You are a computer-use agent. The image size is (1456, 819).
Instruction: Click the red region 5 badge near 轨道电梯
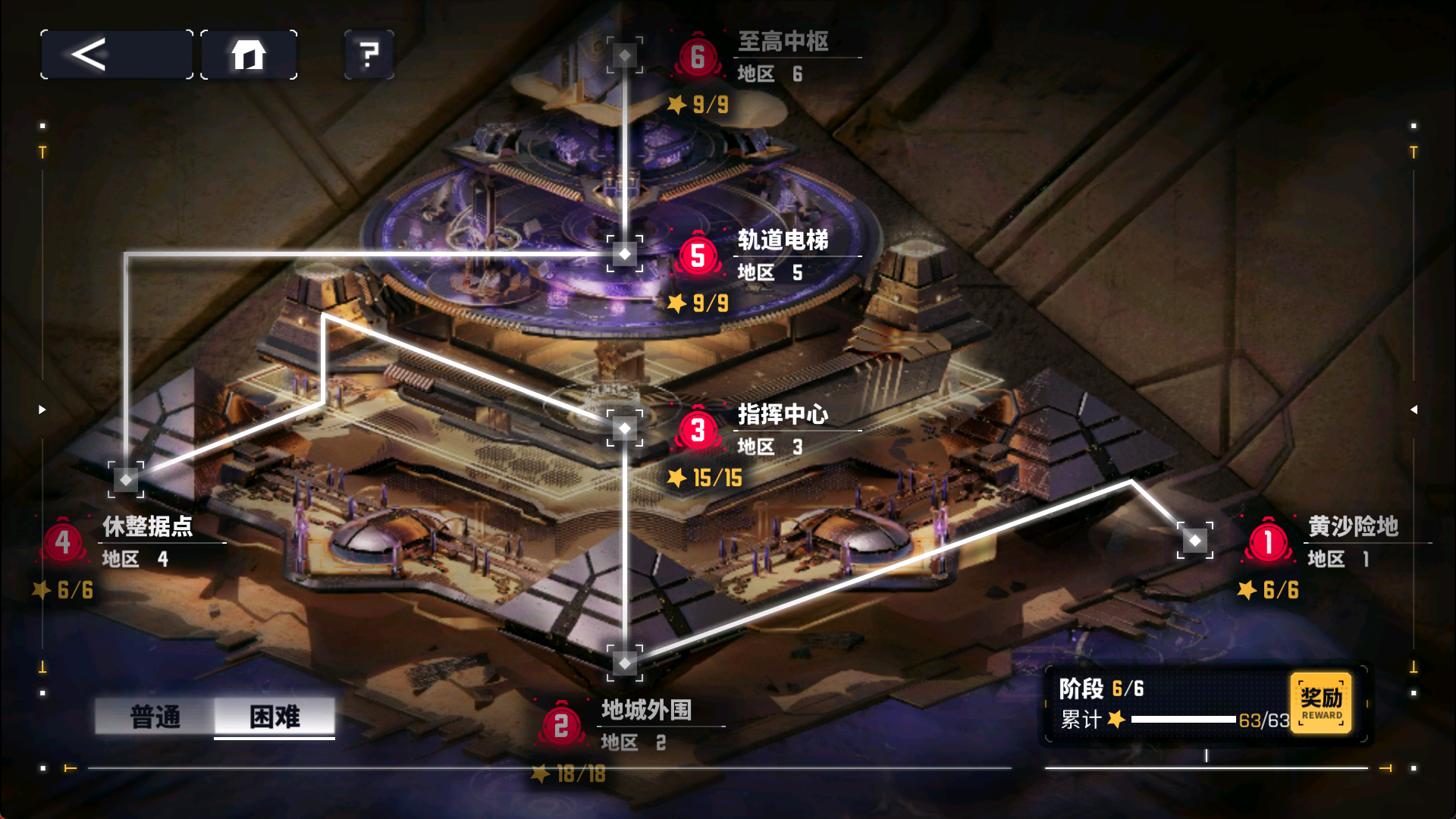point(698,256)
